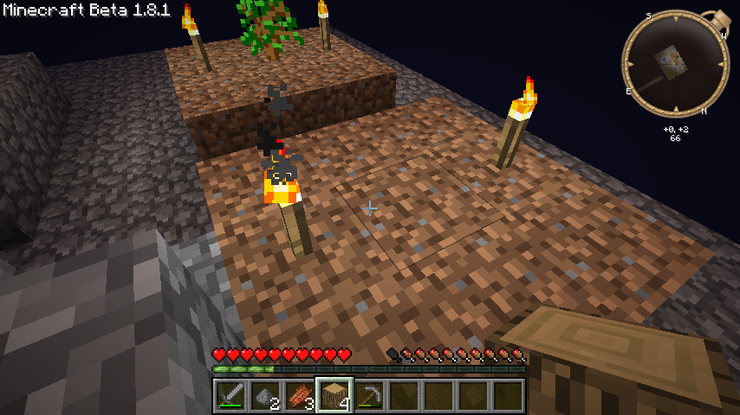Viewport: 740px width, 415px height.
Task: Choose the flint stack in the hotbar
Action: coord(265,395)
